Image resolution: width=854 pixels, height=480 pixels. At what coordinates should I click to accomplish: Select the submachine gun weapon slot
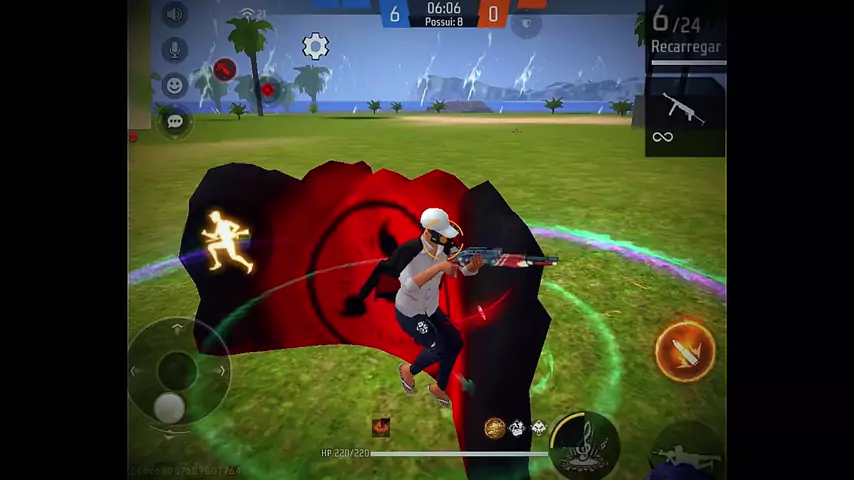(x=685, y=109)
